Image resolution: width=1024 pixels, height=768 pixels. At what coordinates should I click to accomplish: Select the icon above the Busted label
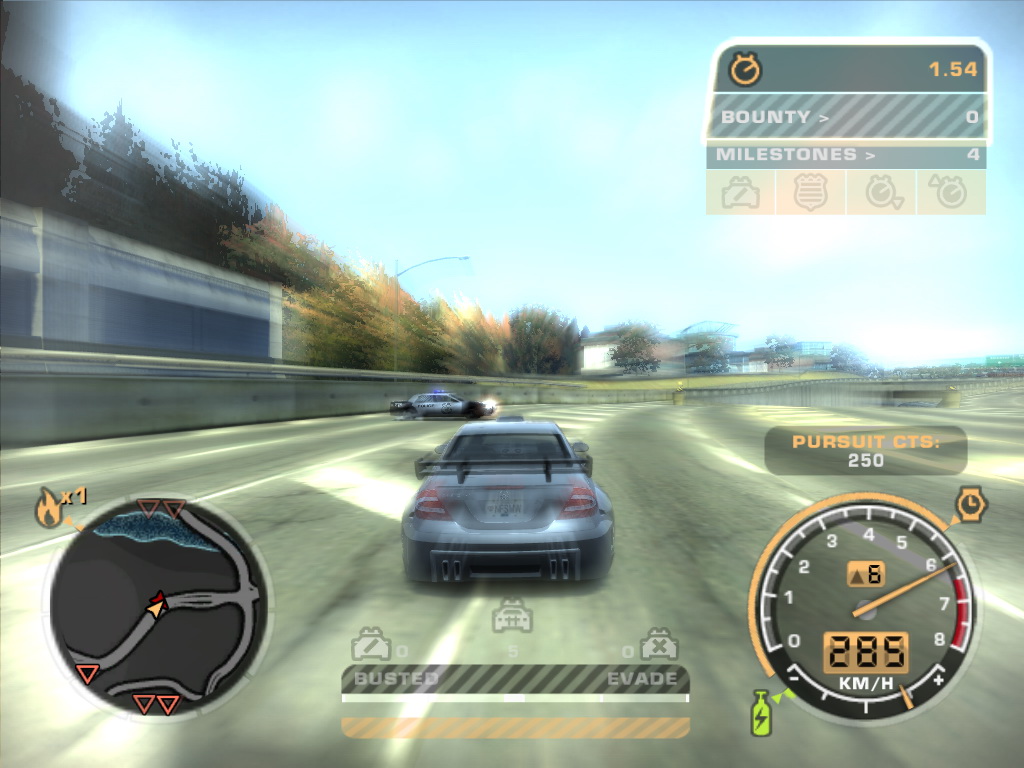371,644
